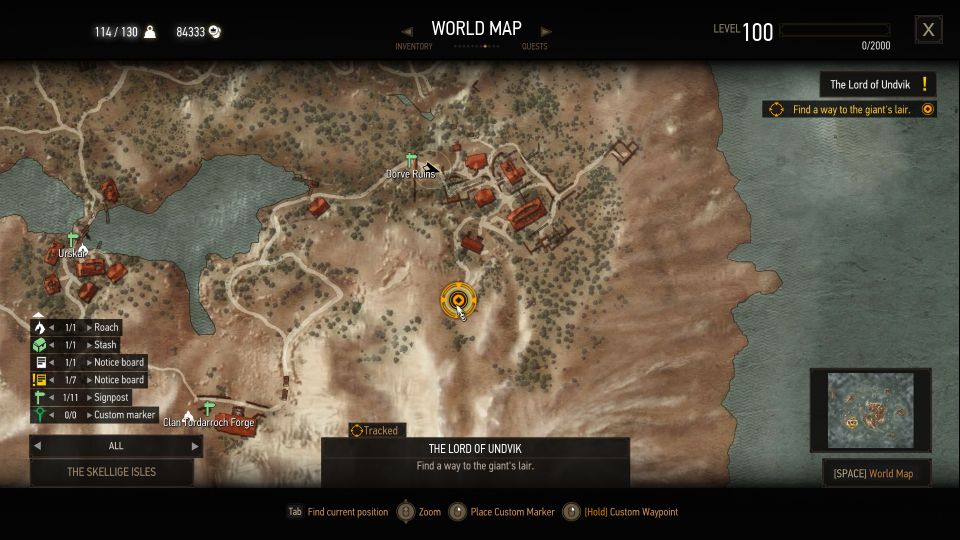
Task: Select the Stash filter entry
Action: [105, 345]
